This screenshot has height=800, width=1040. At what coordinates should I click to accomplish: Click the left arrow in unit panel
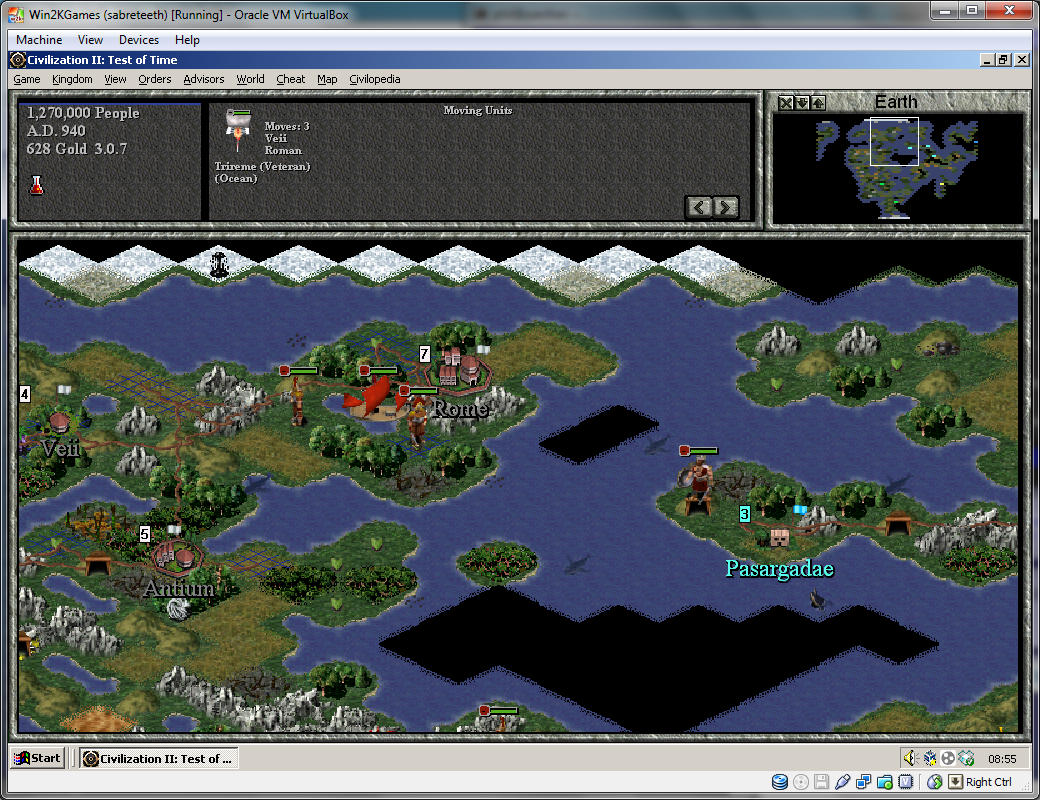coord(699,207)
